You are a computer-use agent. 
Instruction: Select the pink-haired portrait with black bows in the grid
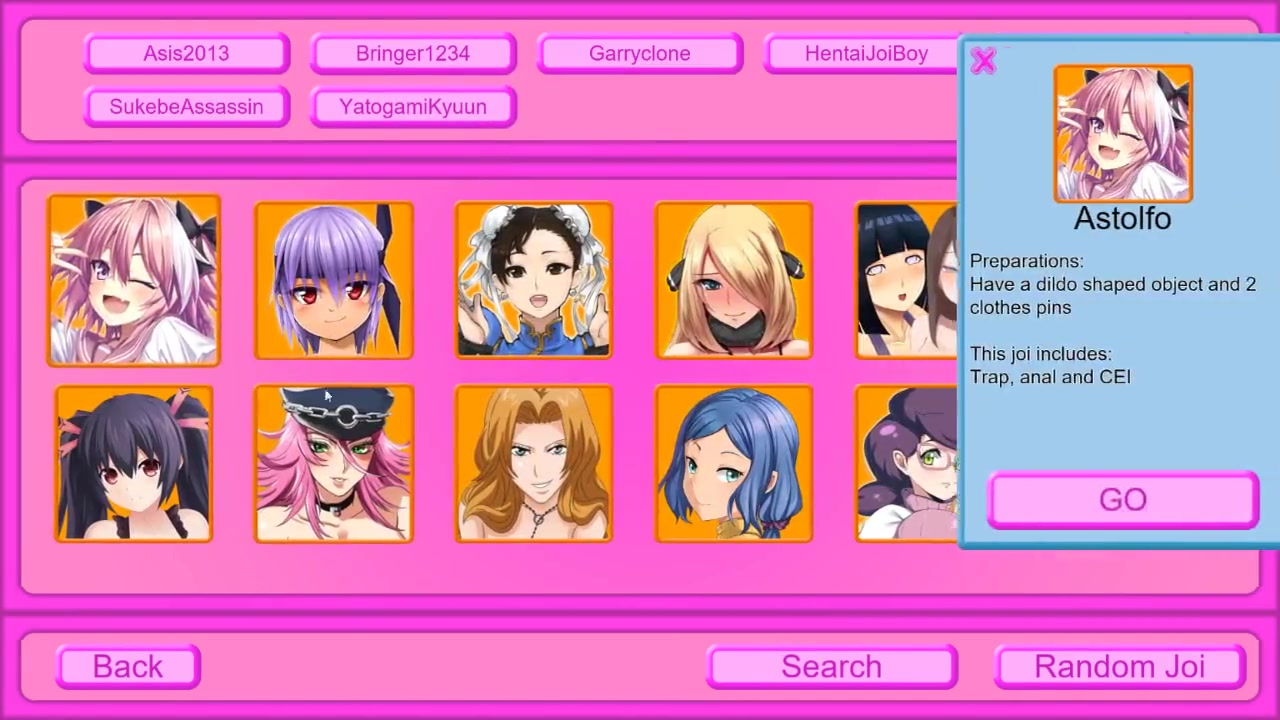(134, 281)
